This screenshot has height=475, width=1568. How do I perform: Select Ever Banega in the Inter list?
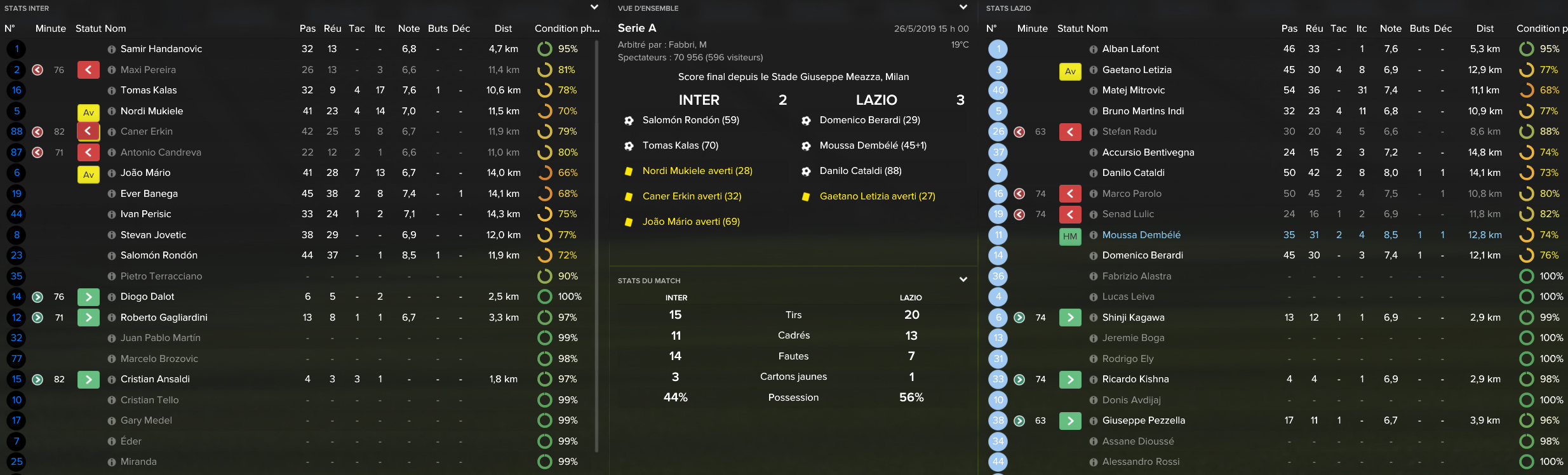pyautogui.click(x=149, y=194)
